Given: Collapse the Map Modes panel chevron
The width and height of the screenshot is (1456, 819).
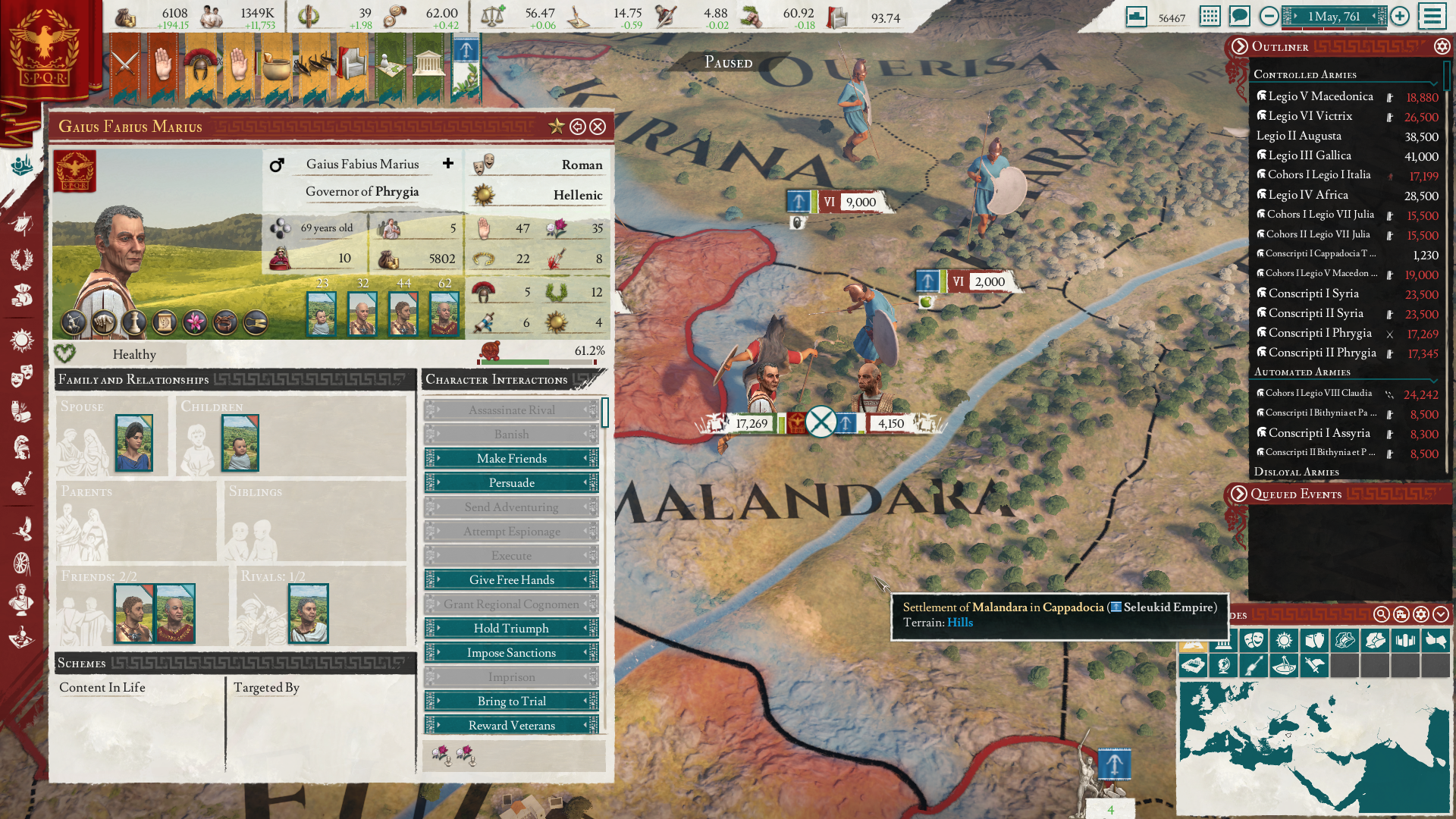Looking at the screenshot, I should pos(1442,616).
